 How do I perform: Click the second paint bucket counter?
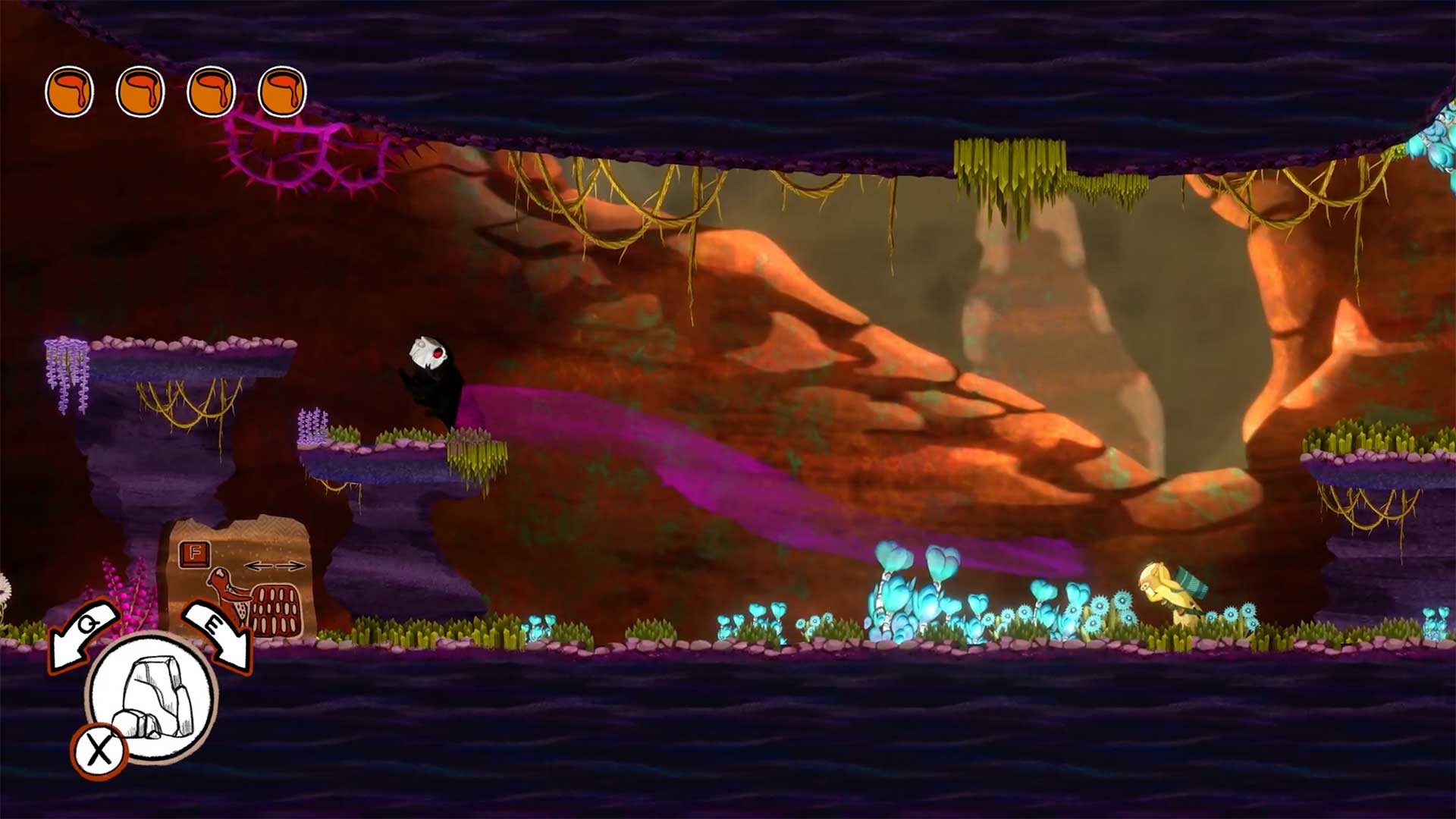click(x=140, y=91)
